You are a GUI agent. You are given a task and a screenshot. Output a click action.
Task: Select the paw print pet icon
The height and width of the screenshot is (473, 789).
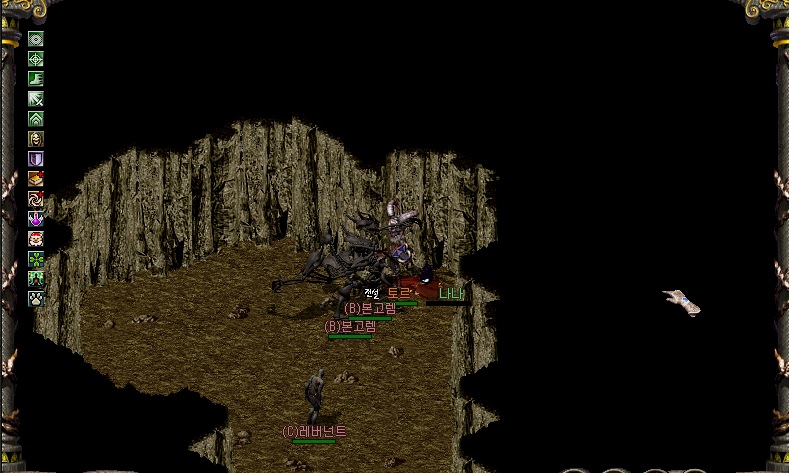(x=36, y=298)
